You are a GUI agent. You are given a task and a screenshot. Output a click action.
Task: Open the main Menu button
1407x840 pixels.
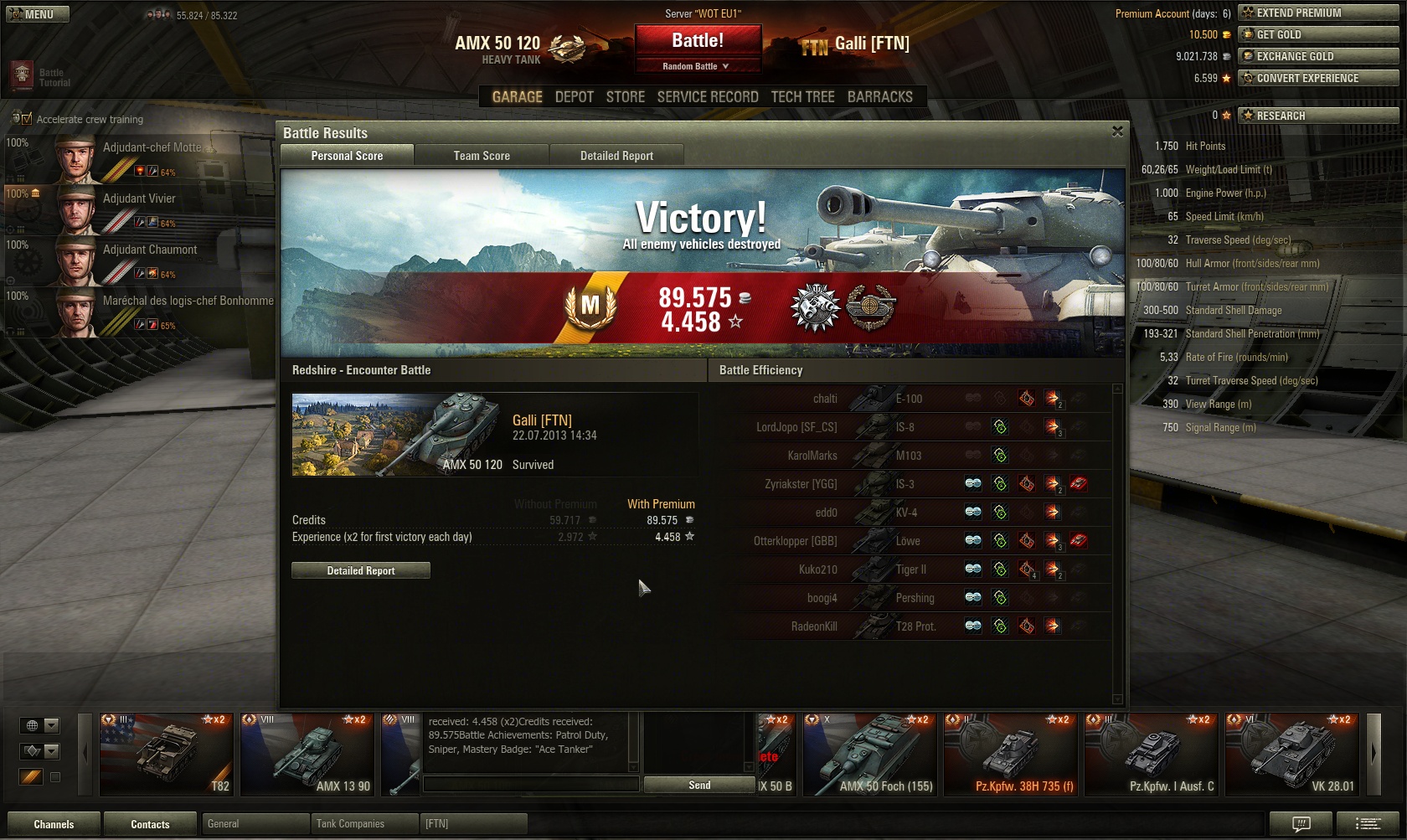click(x=38, y=14)
